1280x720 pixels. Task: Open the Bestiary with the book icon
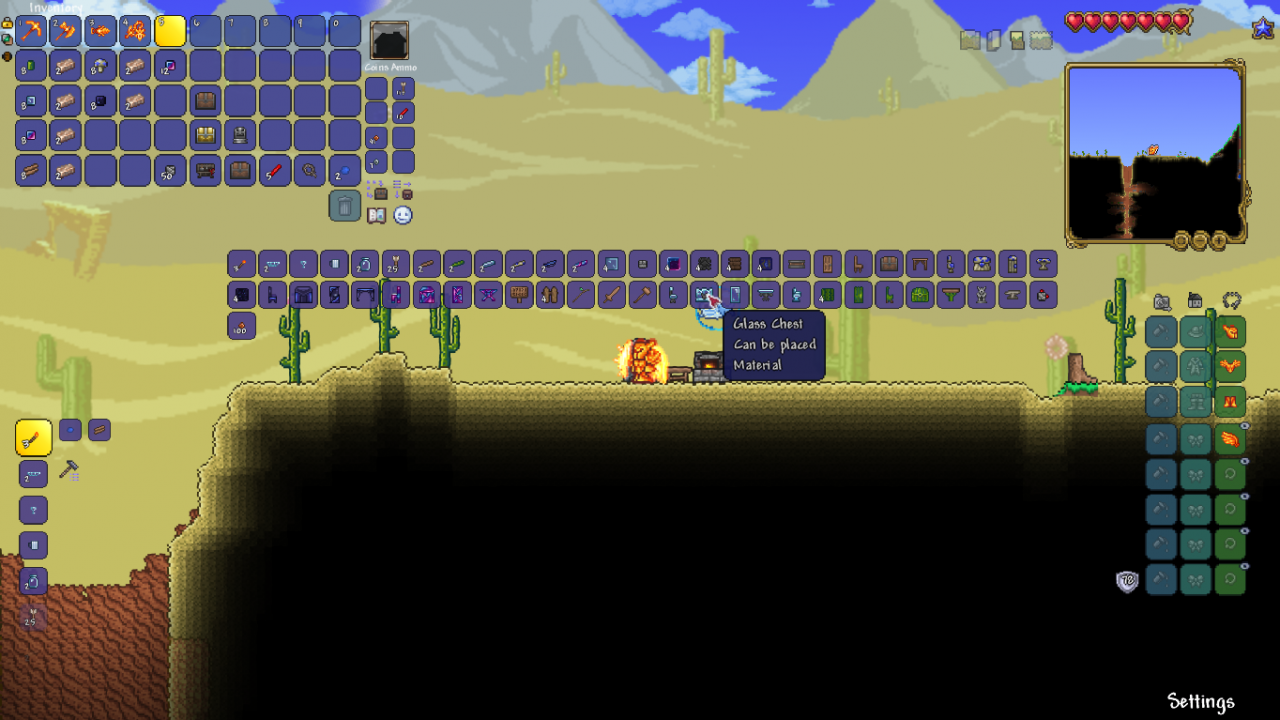point(377,214)
